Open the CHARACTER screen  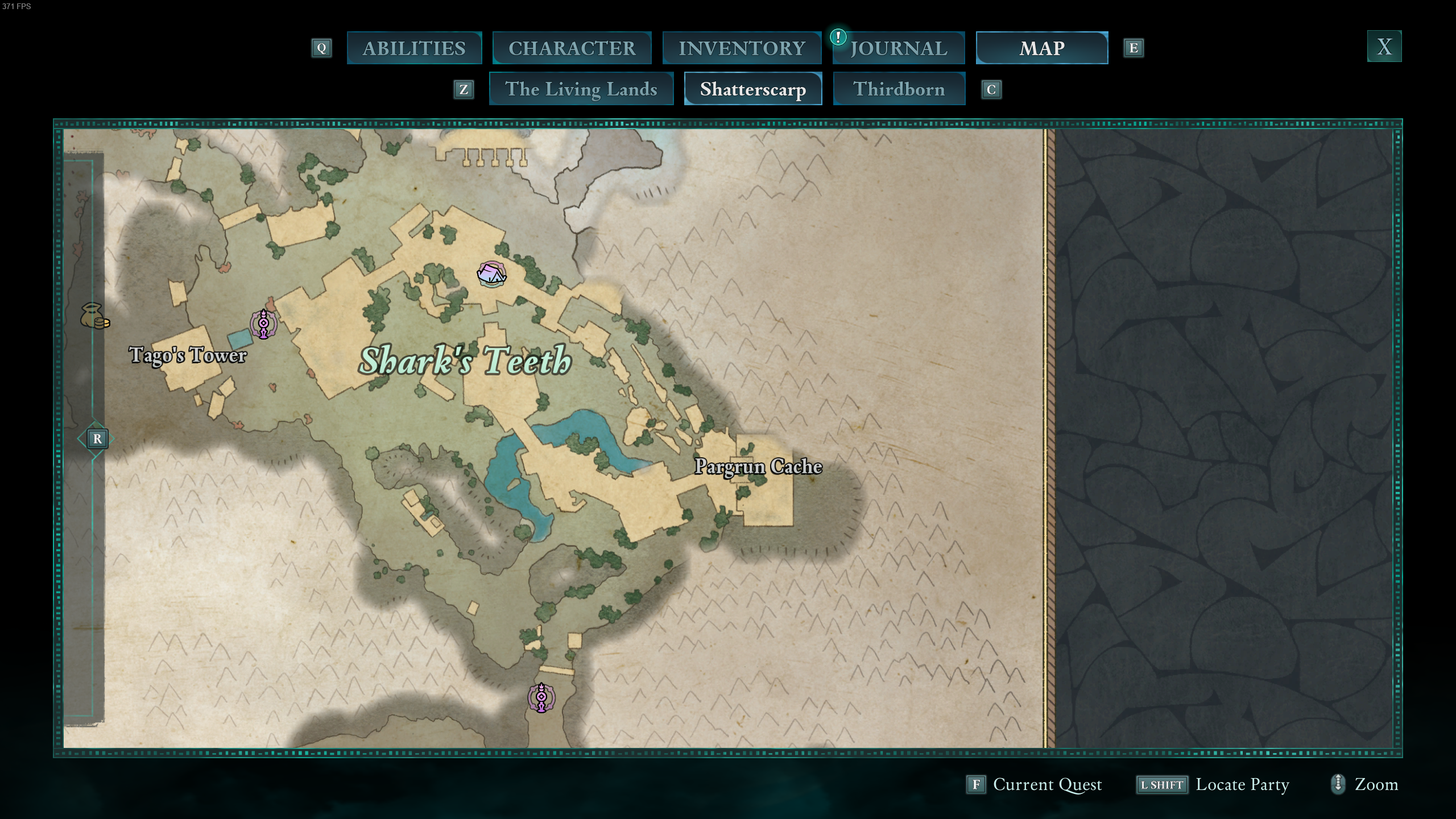tap(572, 48)
